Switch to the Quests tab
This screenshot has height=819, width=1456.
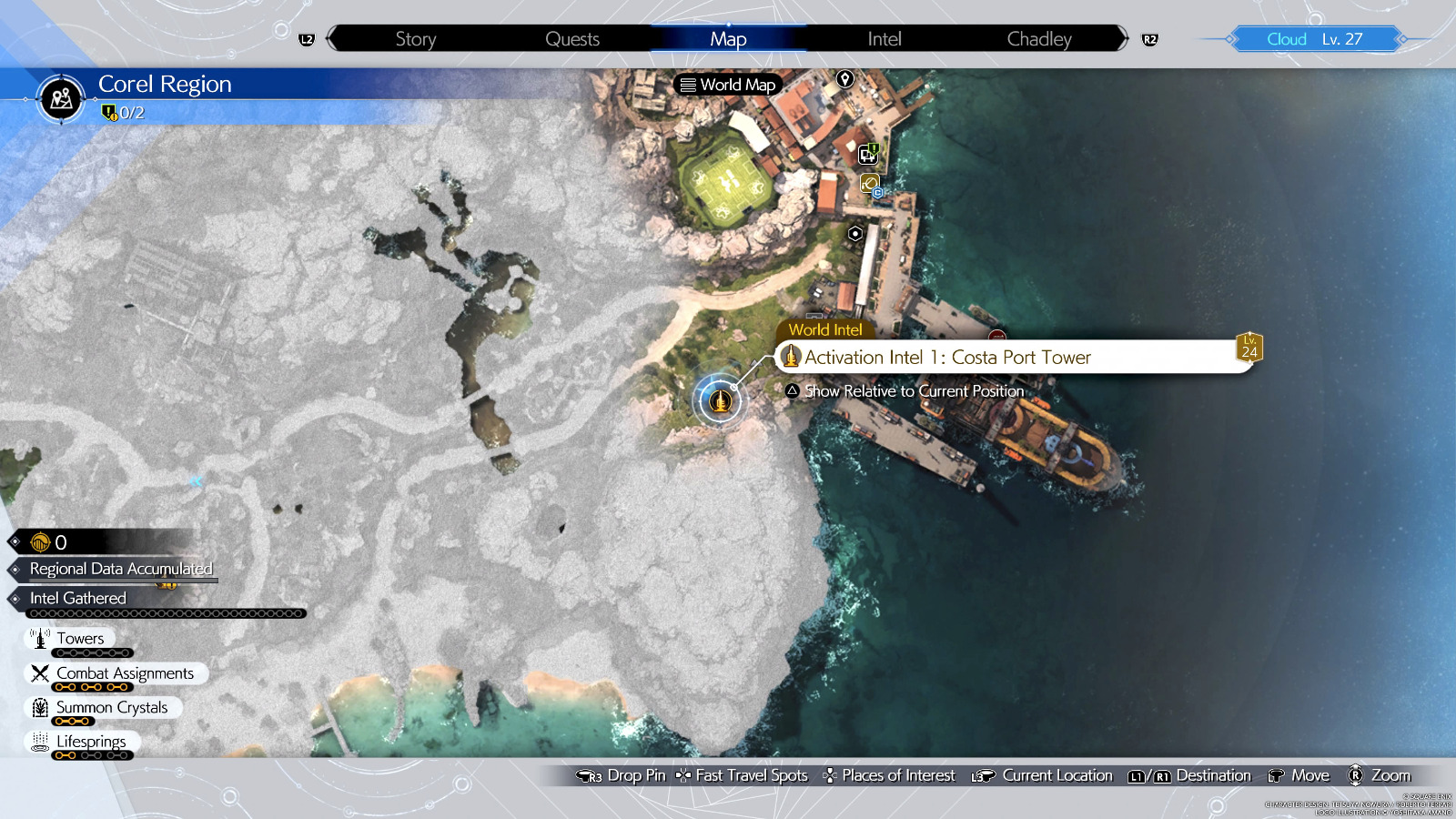click(571, 38)
